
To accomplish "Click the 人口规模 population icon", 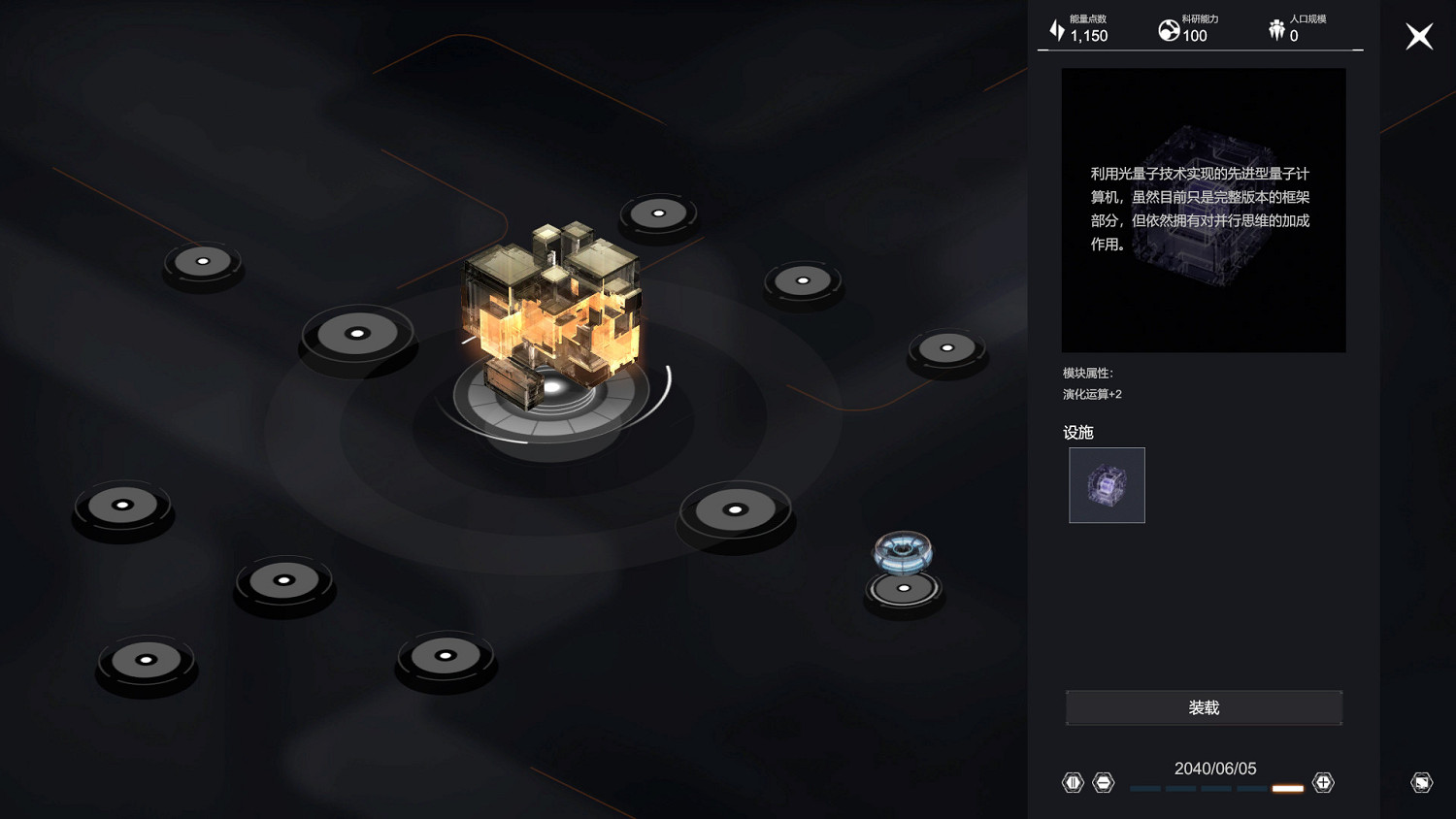I will [x=1277, y=27].
